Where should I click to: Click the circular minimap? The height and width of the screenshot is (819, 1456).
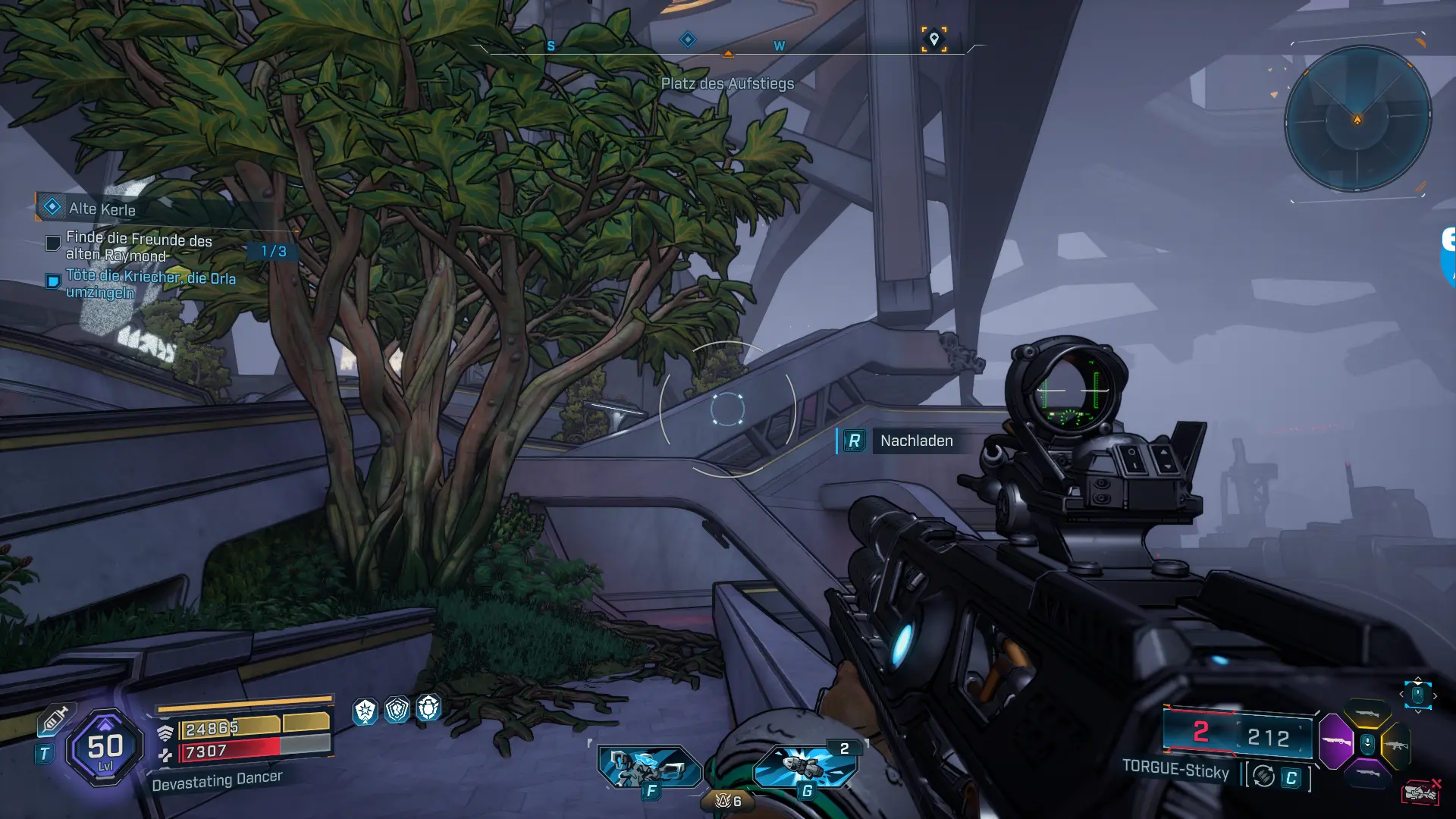click(1357, 119)
